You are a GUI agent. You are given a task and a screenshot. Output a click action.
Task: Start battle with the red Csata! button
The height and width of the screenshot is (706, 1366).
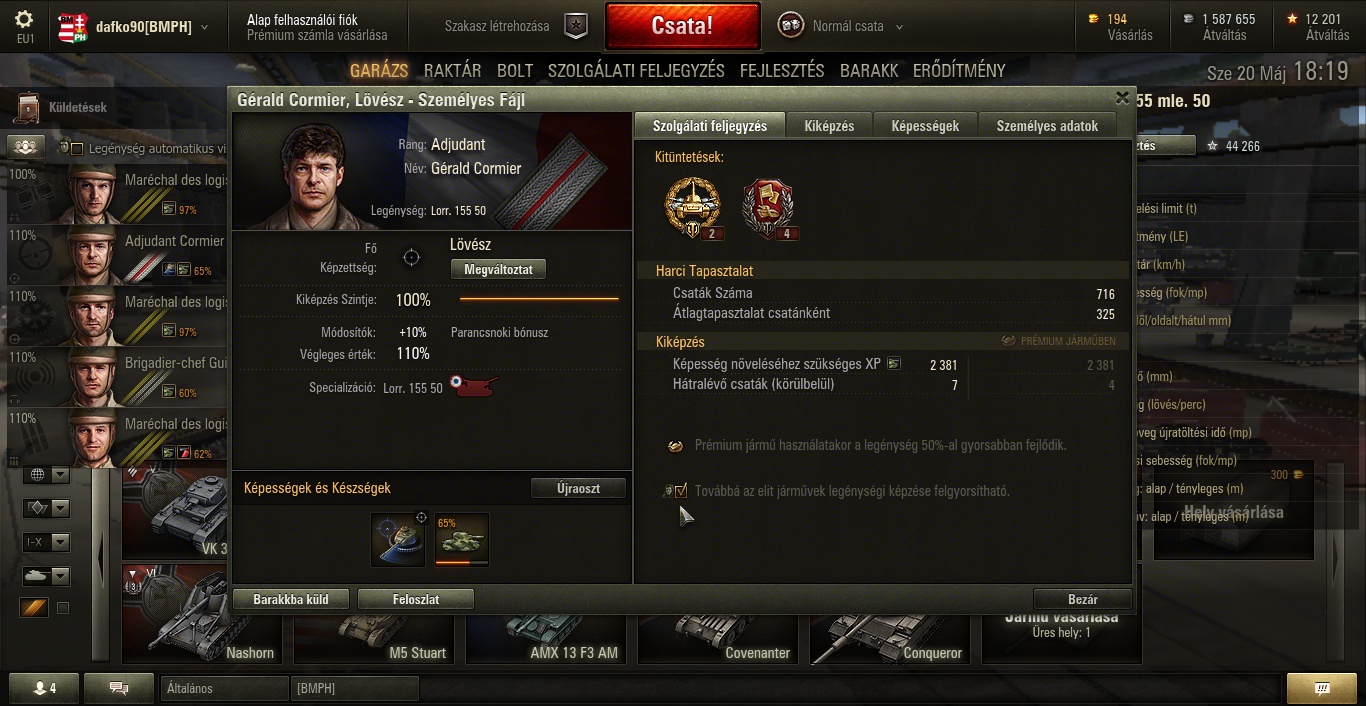click(x=682, y=26)
